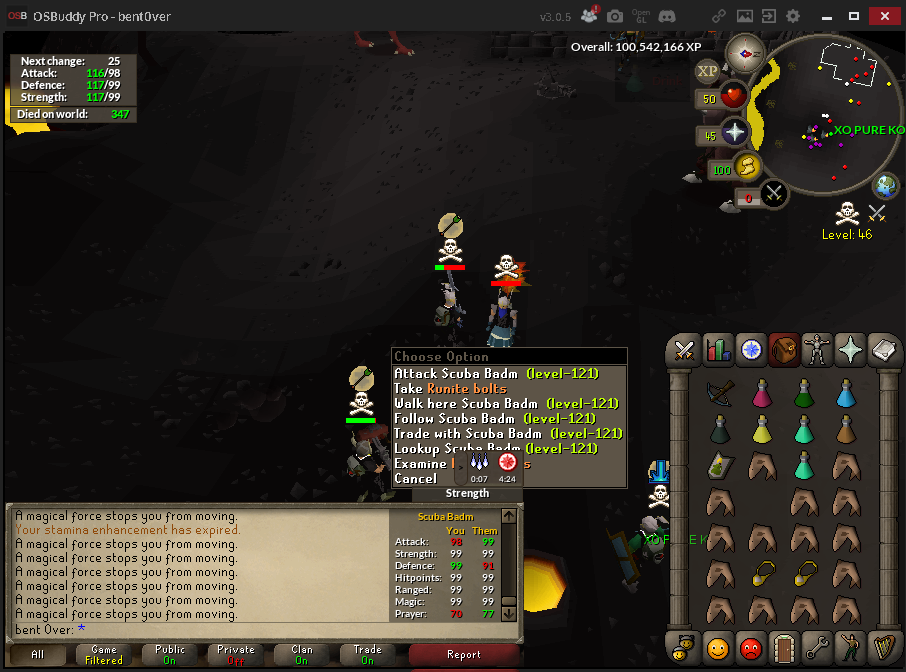906x672 pixels.
Task: Click the compass to face north
Action: [x=745, y=52]
